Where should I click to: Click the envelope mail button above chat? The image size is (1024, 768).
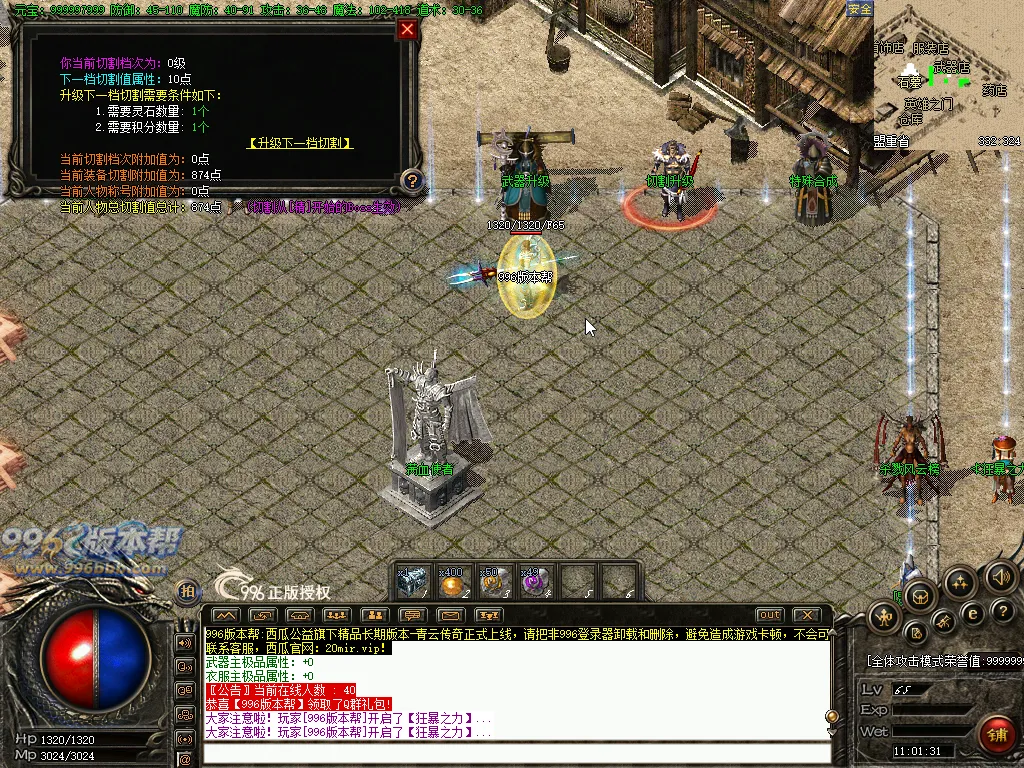point(450,614)
